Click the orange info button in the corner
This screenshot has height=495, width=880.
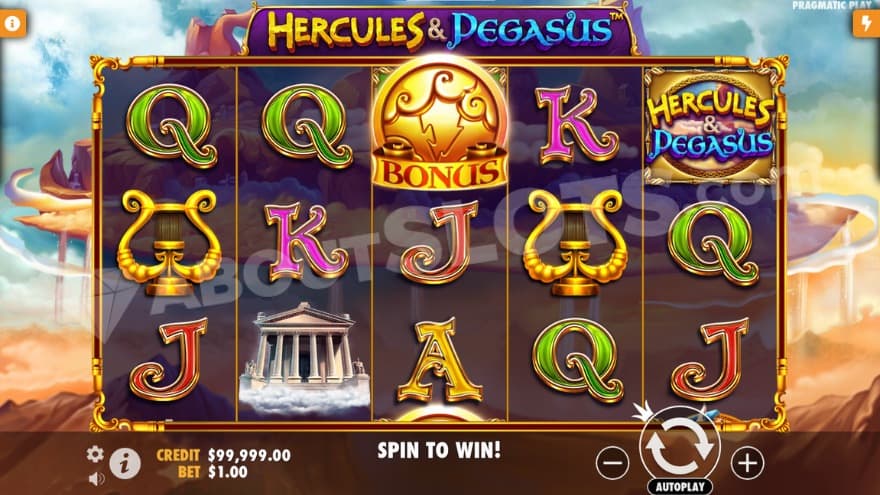[13, 24]
